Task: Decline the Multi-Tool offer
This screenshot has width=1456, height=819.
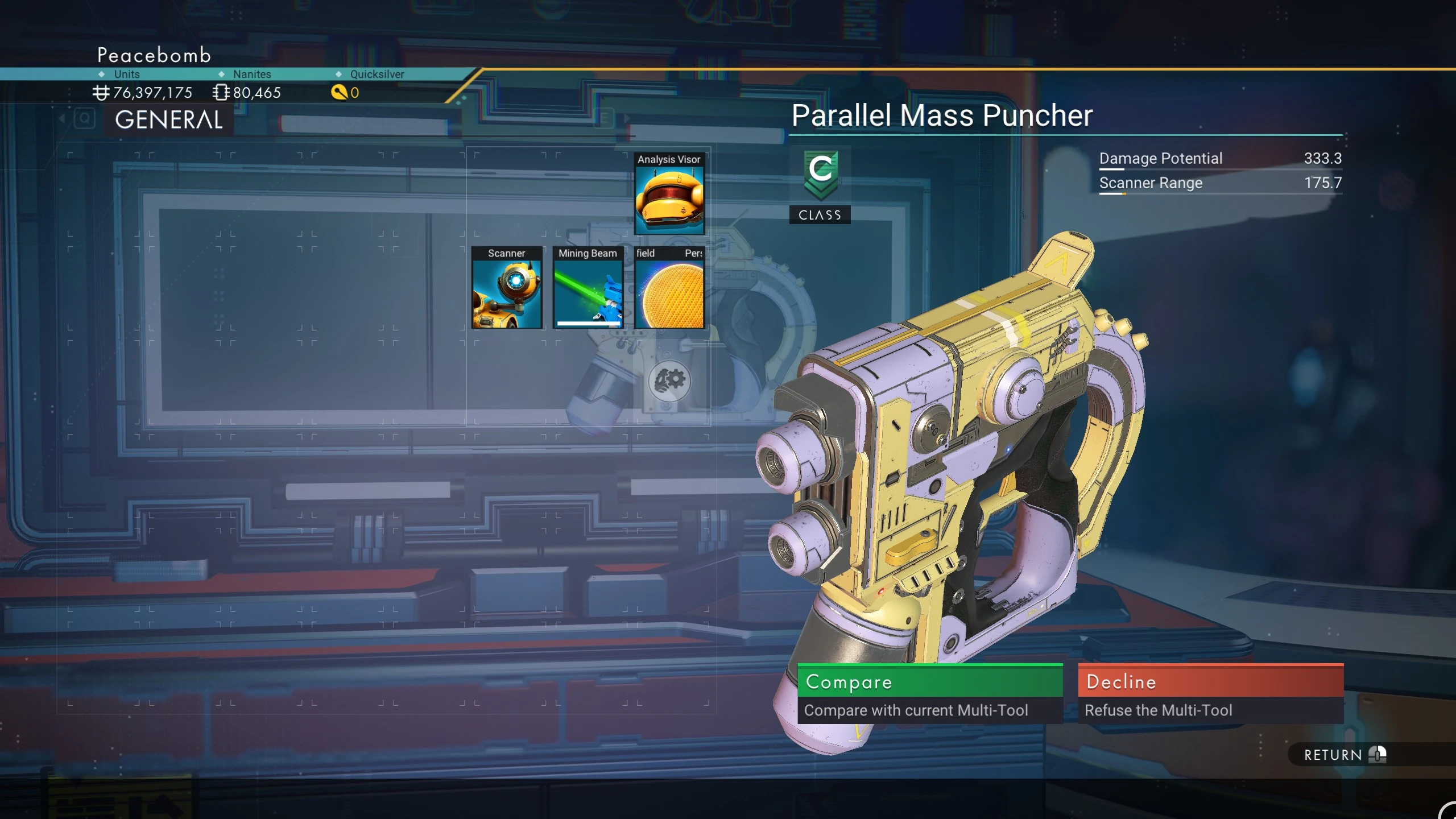Action: [1210, 693]
